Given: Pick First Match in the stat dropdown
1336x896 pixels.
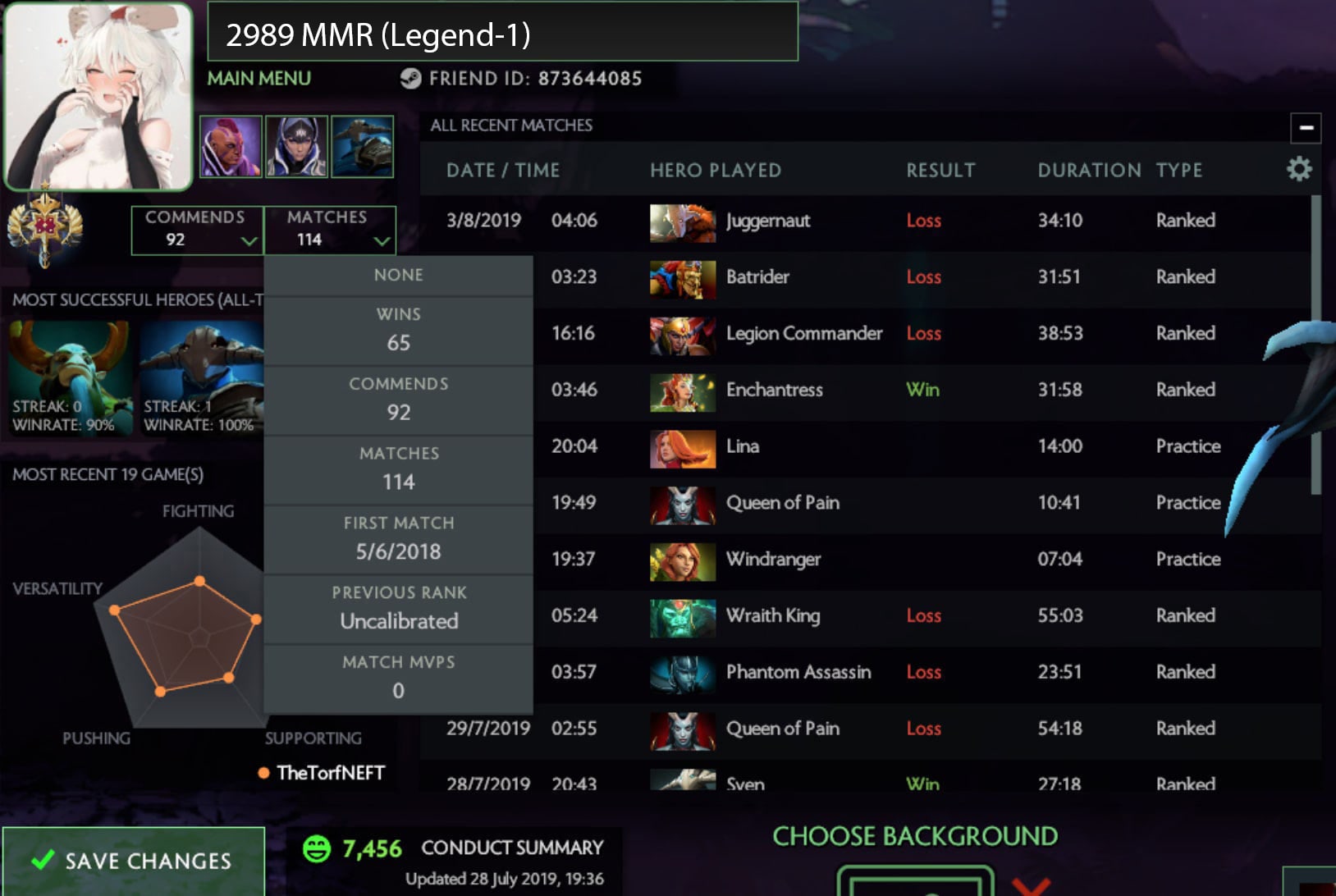Looking at the screenshot, I should point(398,539).
